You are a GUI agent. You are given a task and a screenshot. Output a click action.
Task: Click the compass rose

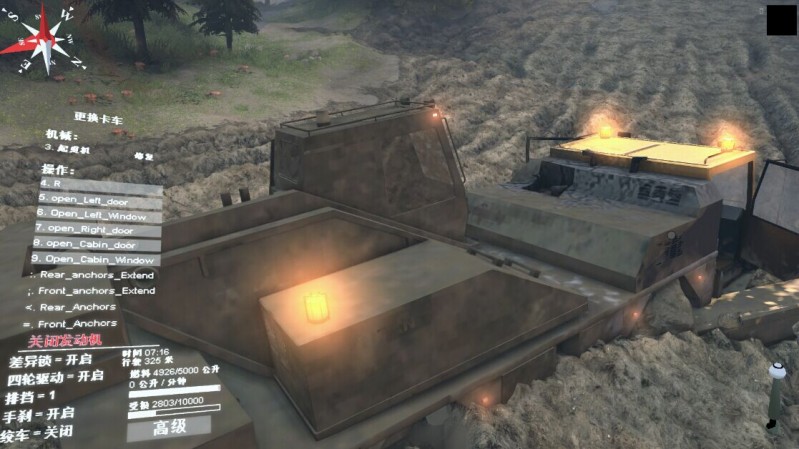[x=44, y=40]
